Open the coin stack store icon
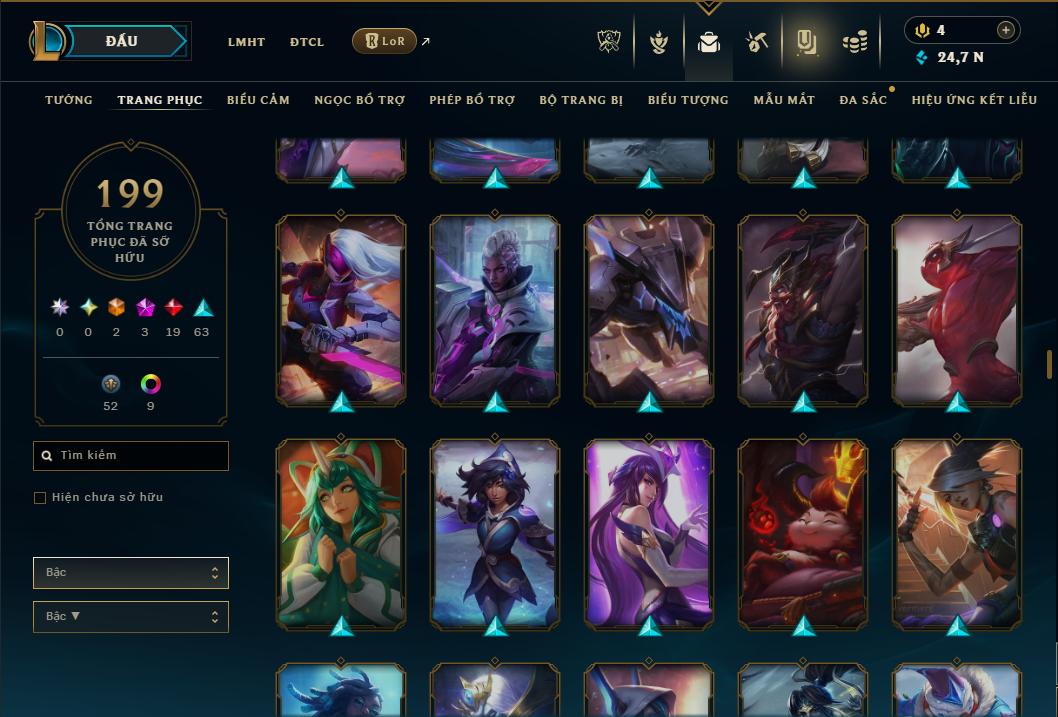The image size is (1058, 717). 855,42
